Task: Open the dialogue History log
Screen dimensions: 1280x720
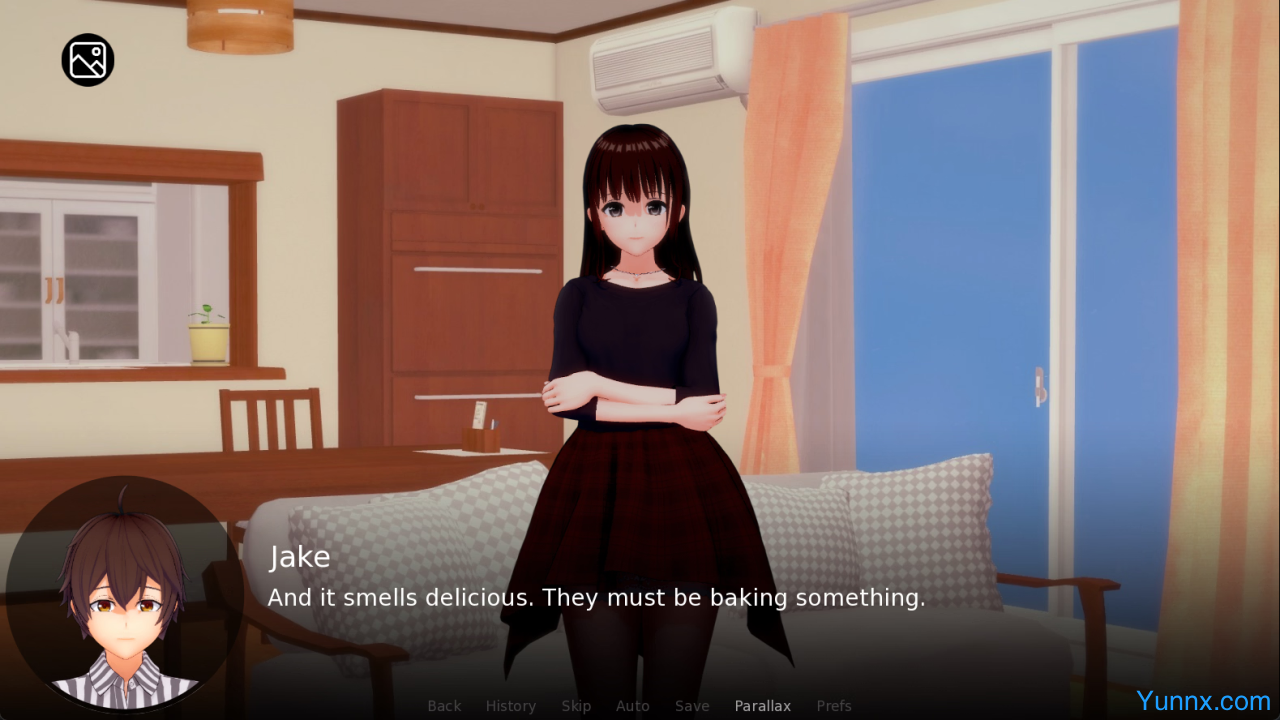Action: pyautogui.click(x=510, y=706)
